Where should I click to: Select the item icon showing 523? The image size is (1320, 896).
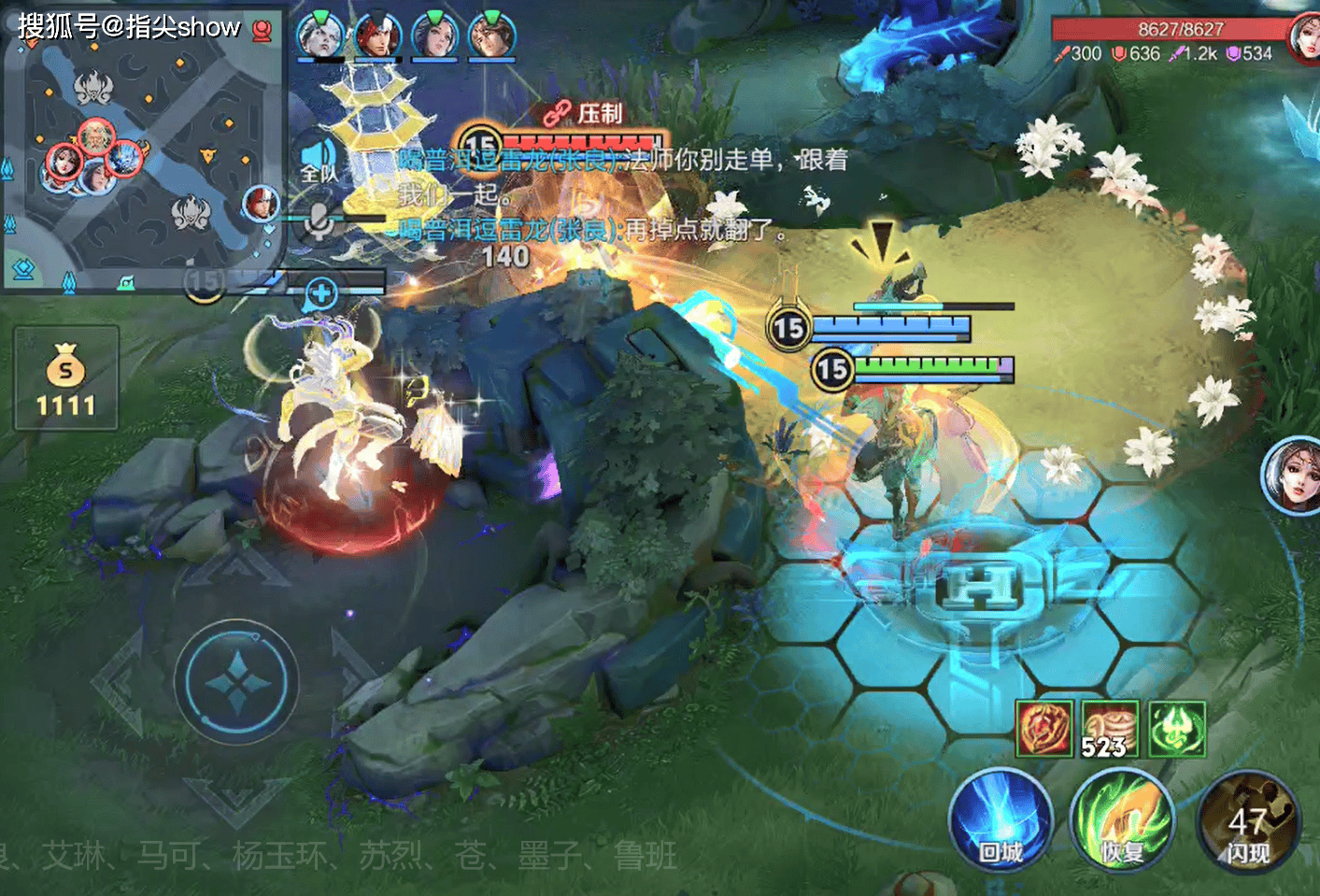pos(1110,729)
